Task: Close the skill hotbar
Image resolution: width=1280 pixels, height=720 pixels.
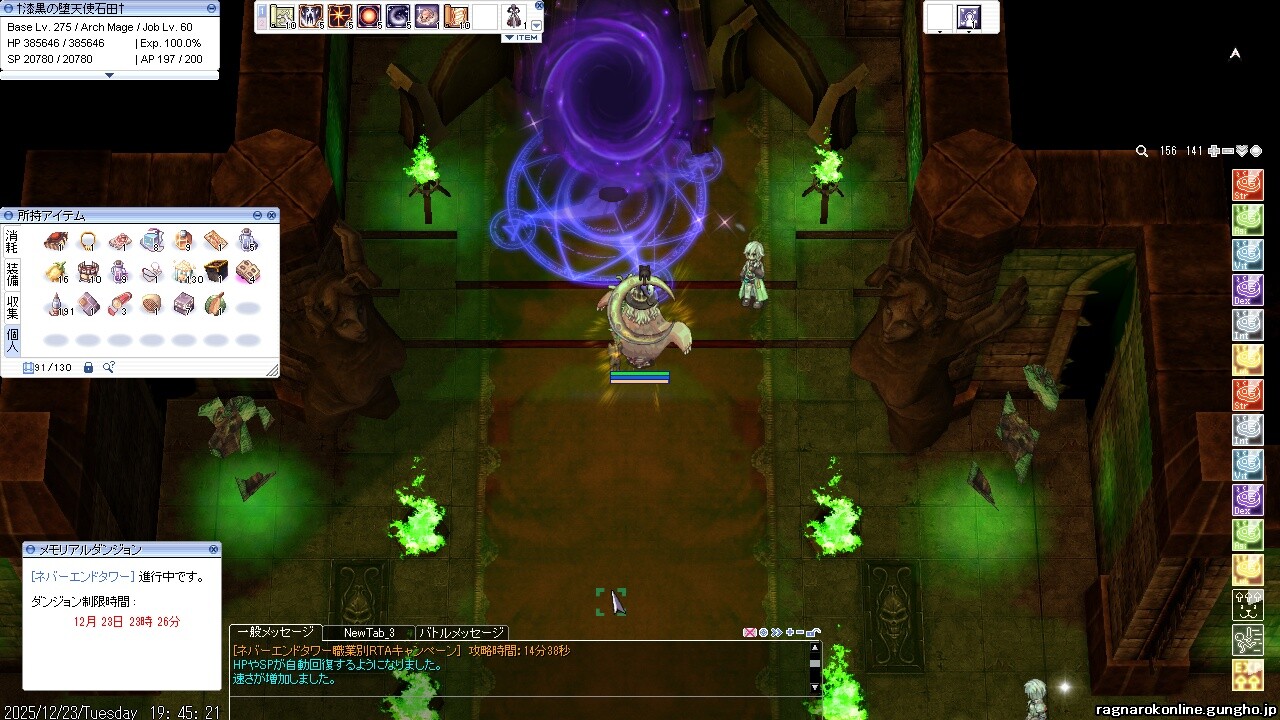Action: point(539,5)
